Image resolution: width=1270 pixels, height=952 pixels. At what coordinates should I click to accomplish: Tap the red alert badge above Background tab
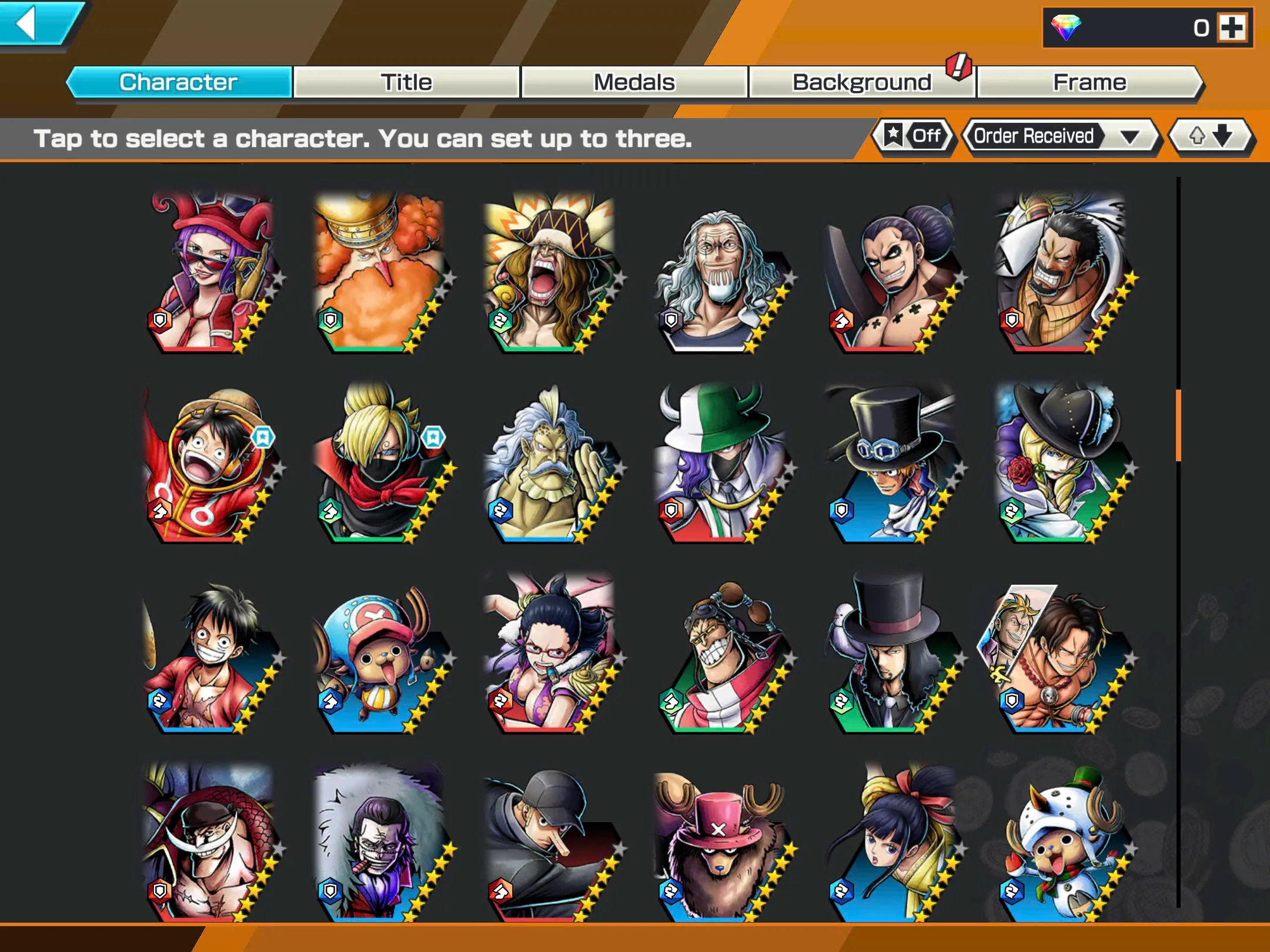point(958,66)
